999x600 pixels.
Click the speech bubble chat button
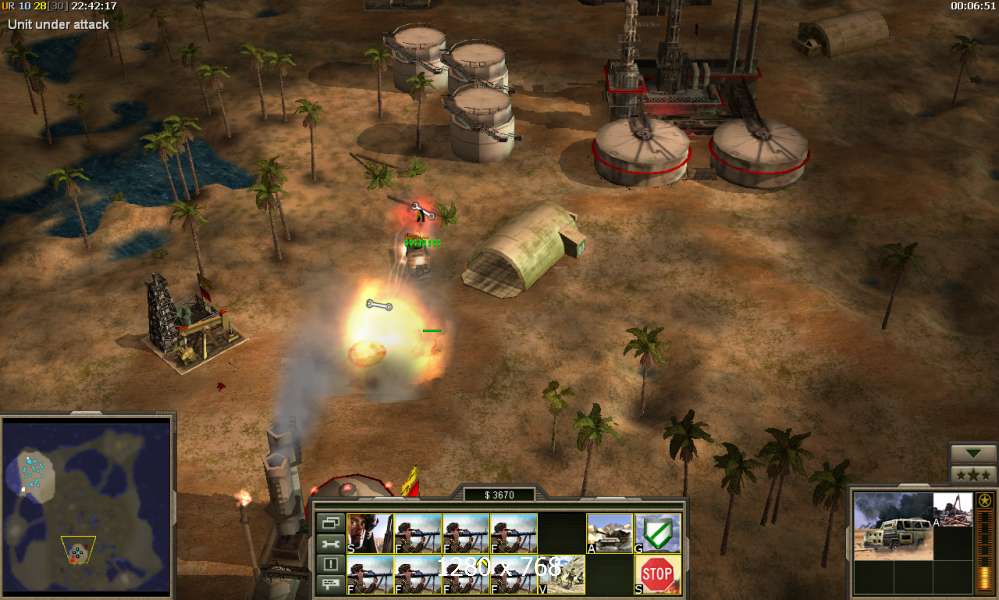[x=330, y=584]
